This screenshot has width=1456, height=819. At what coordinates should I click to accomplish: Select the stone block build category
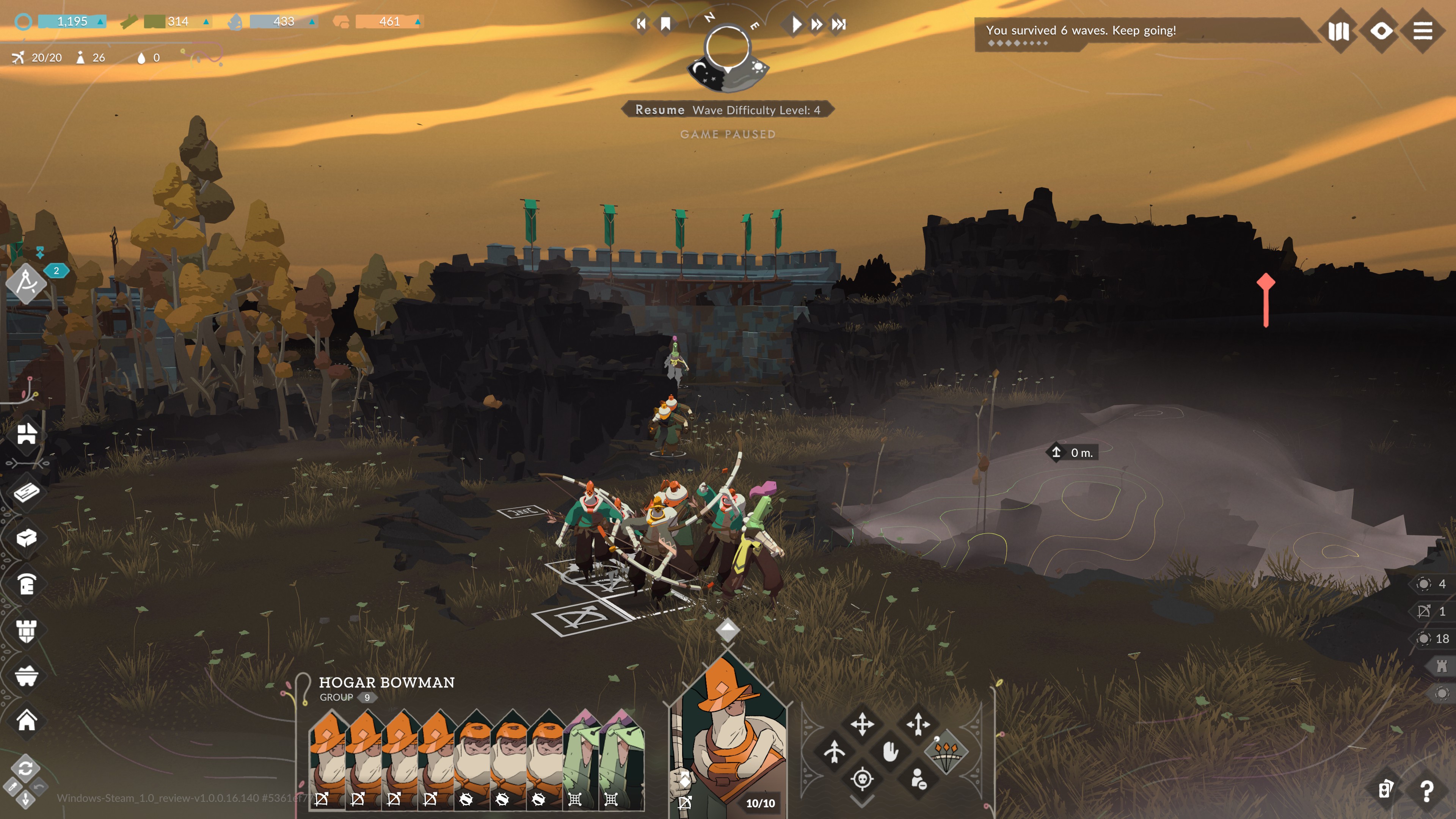(x=27, y=538)
